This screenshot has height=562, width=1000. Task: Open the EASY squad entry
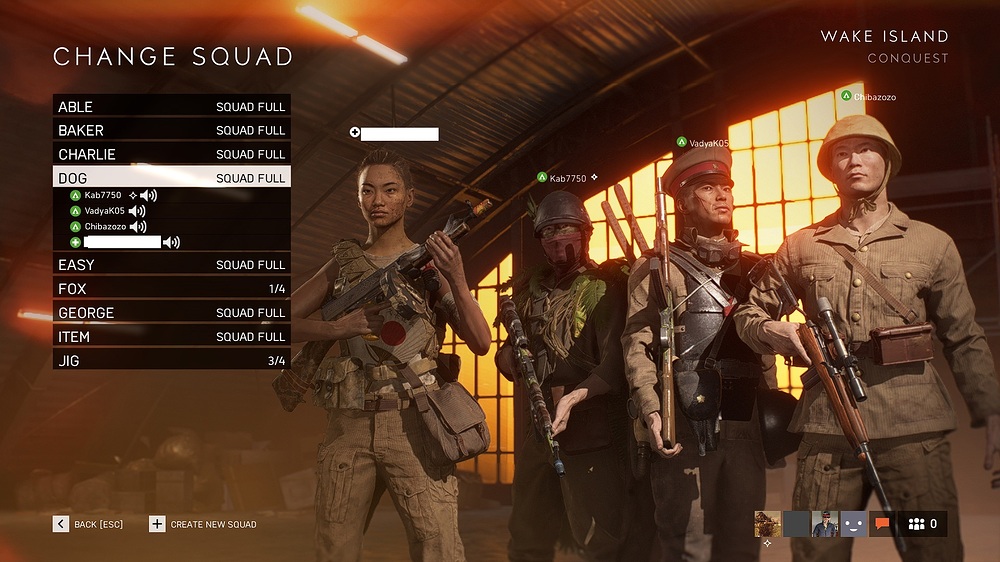pyautogui.click(x=171, y=265)
